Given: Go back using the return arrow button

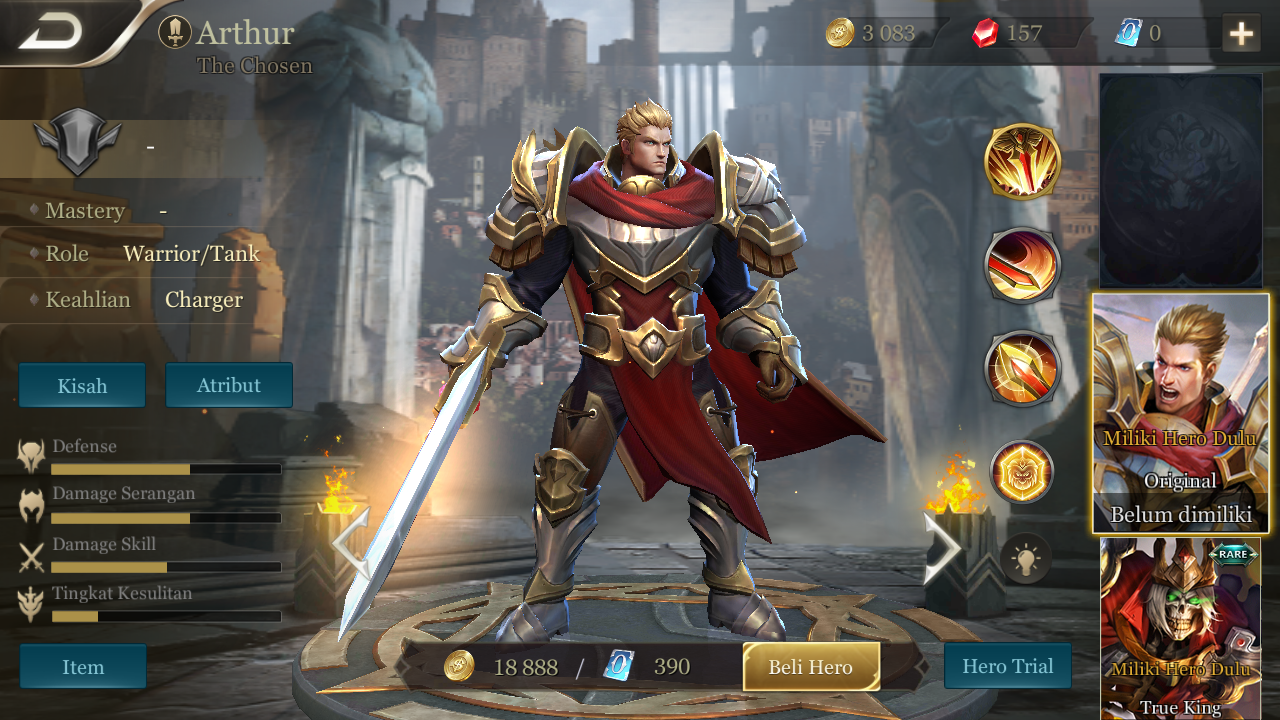Looking at the screenshot, I should 52,33.
